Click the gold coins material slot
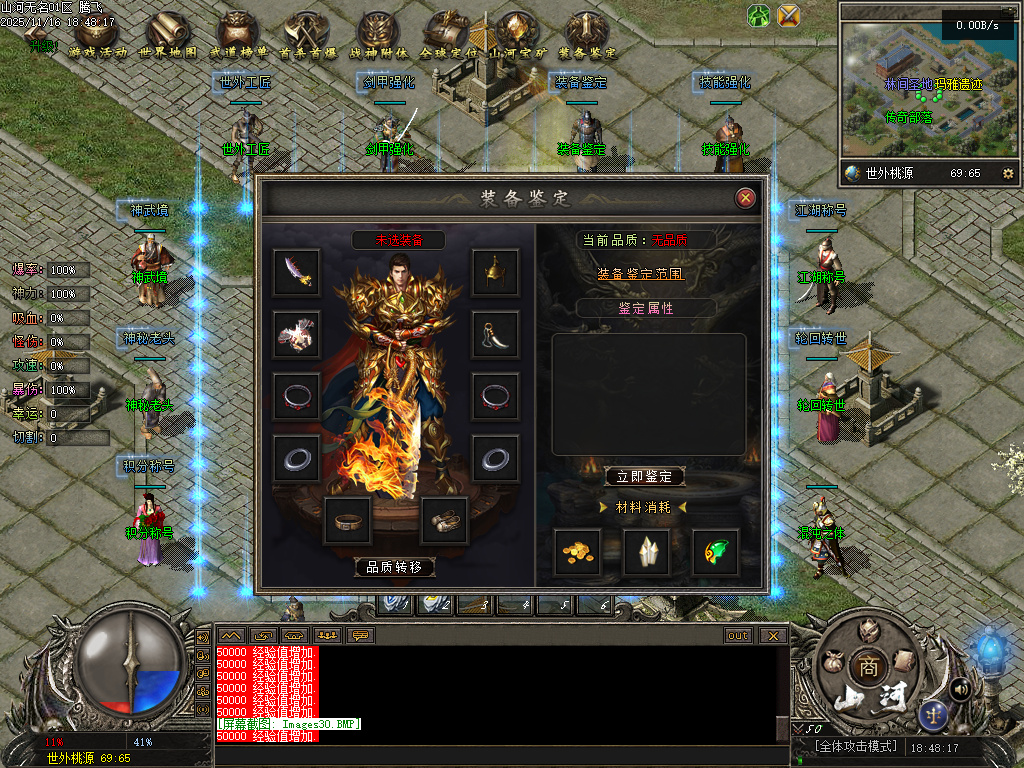The width and height of the screenshot is (1024, 768). tap(578, 552)
